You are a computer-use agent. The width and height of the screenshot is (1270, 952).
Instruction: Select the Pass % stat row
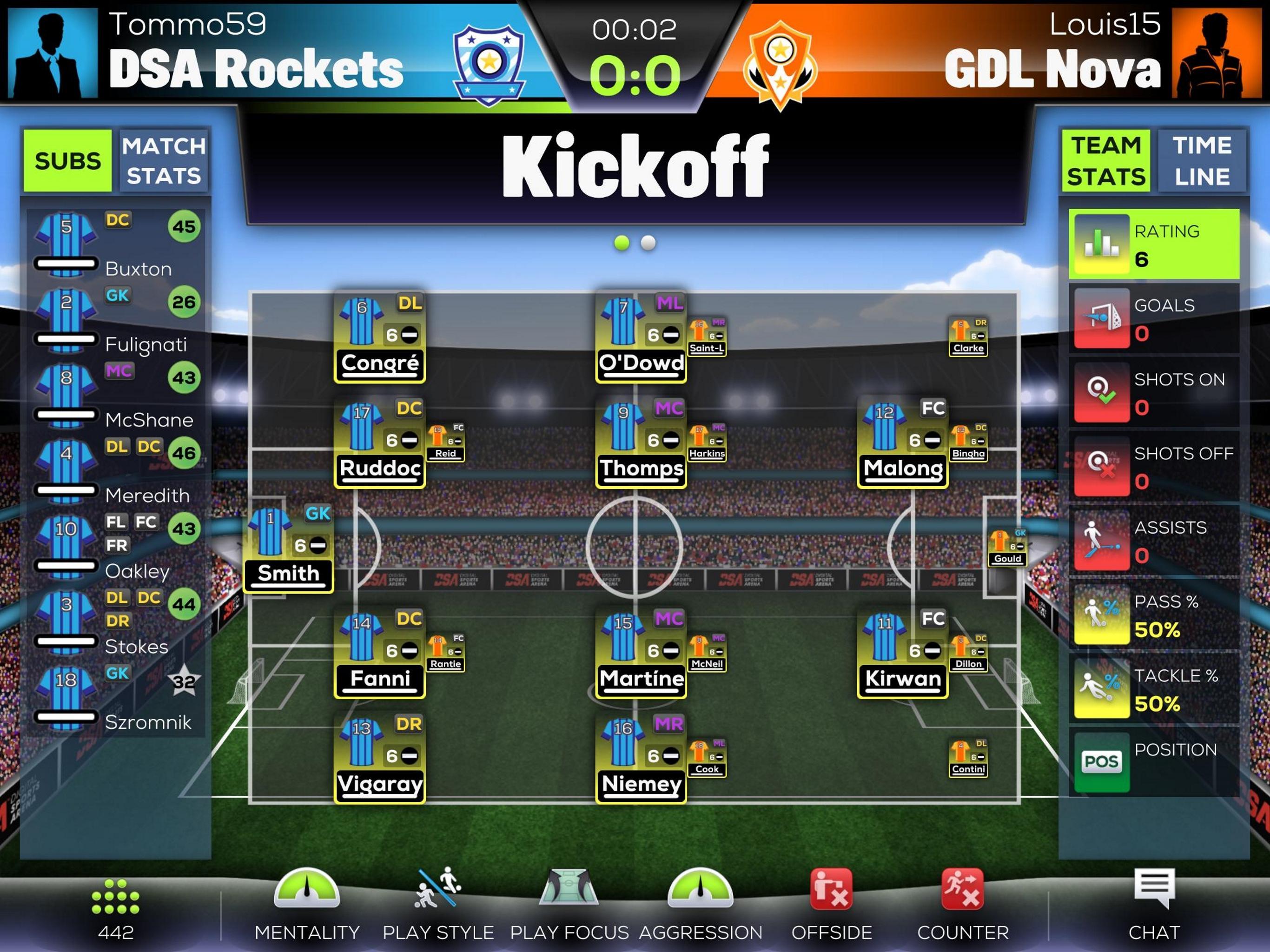pyautogui.click(x=1154, y=615)
